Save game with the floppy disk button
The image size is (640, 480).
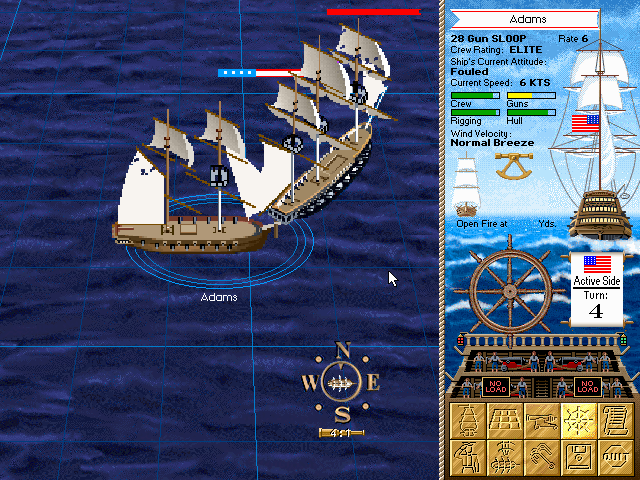click(x=580, y=457)
